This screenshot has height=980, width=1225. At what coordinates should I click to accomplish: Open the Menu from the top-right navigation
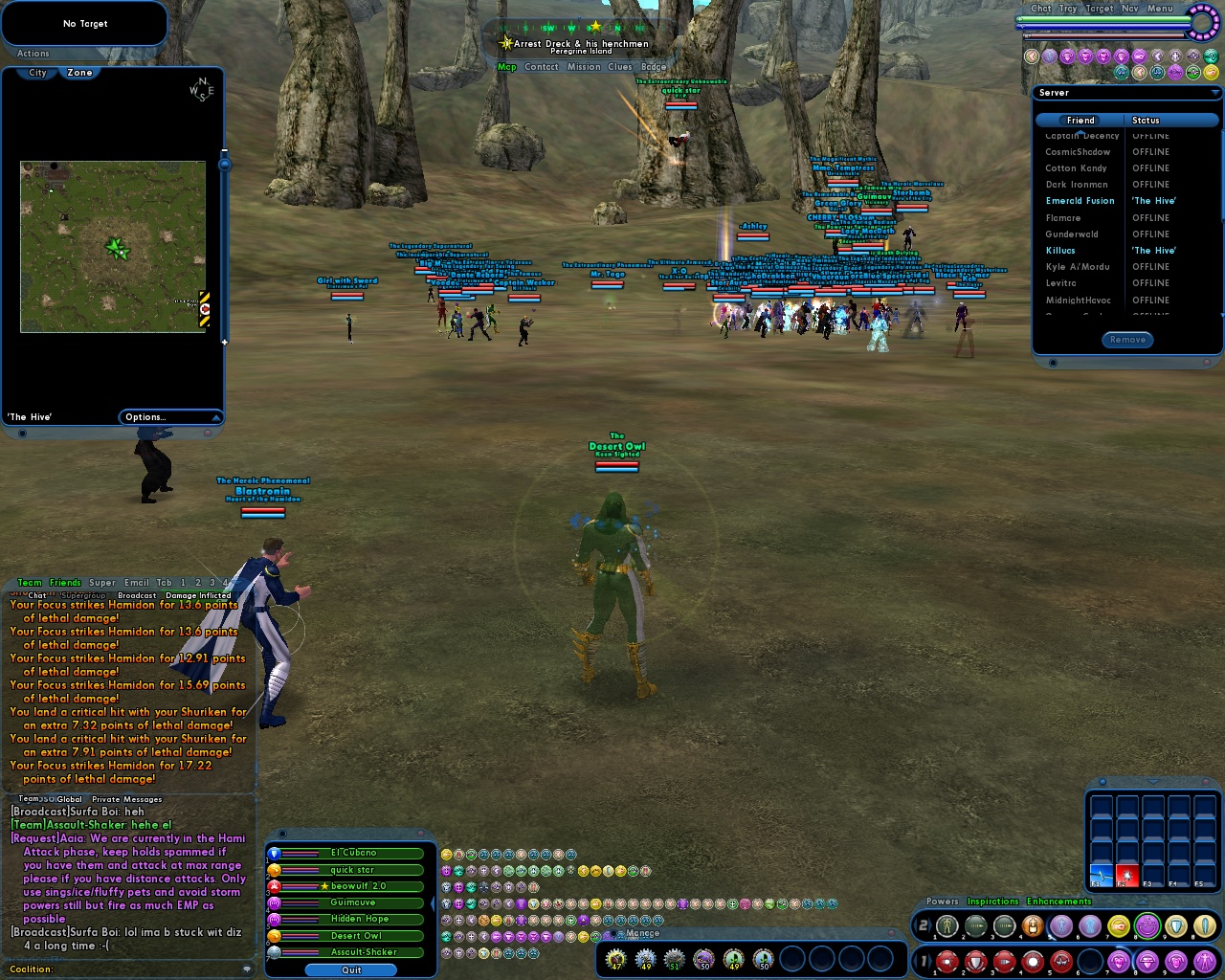pyautogui.click(x=1159, y=9)
